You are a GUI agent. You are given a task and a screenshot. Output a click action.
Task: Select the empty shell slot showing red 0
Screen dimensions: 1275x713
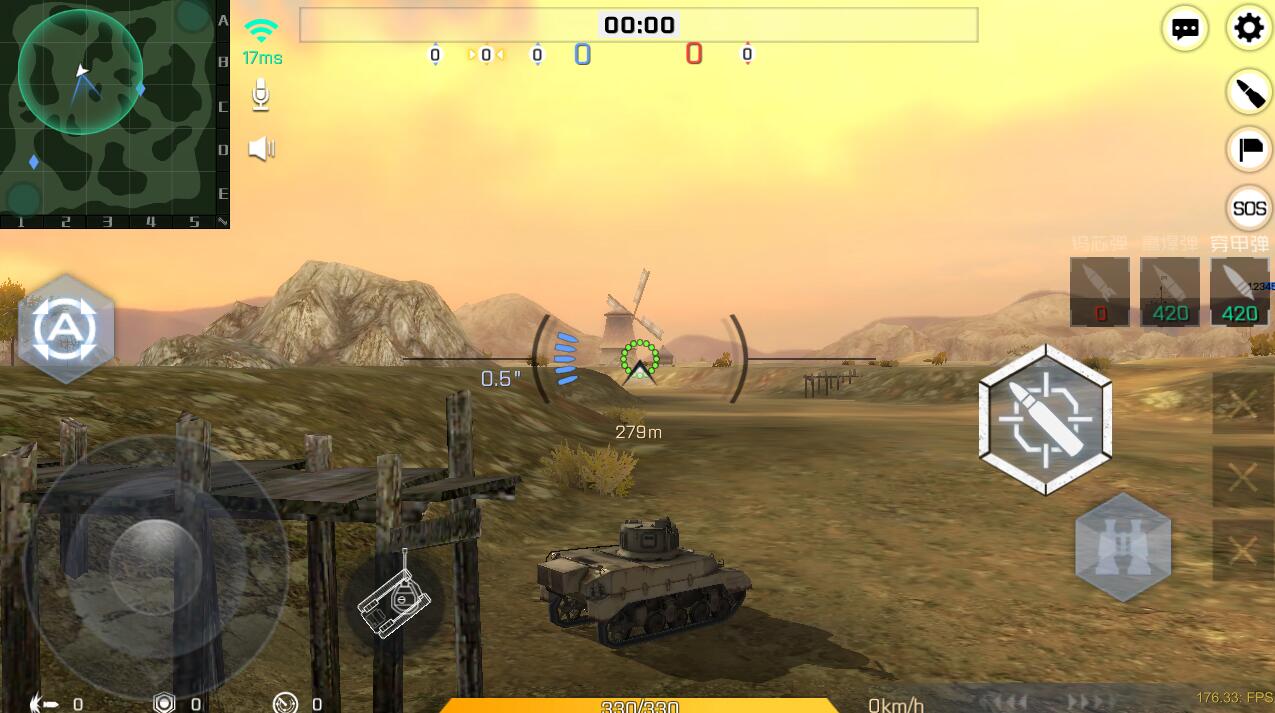point(1100,291)
